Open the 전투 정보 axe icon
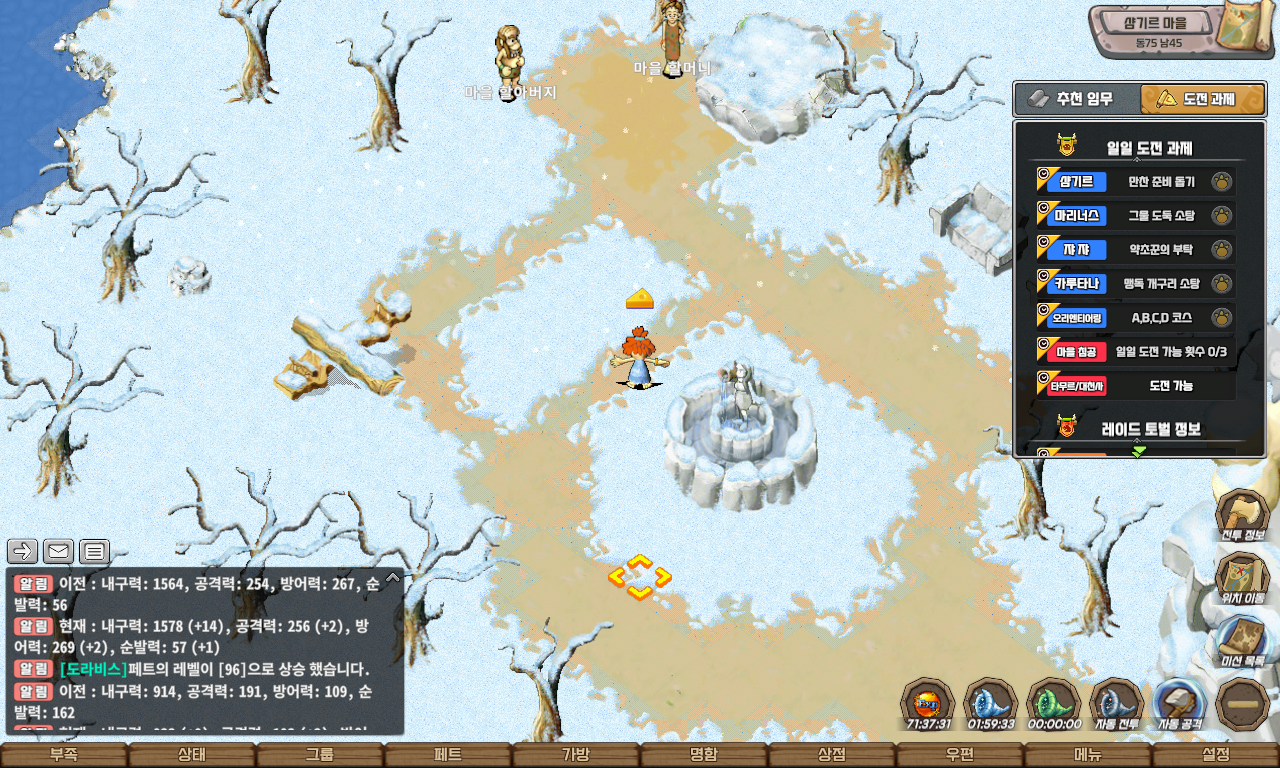 (x=1241, y=513)
